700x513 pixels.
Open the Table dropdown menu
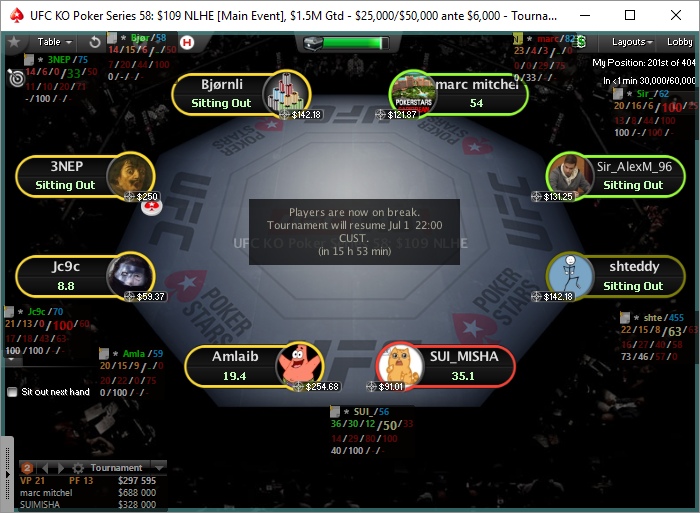click(55, 42)
